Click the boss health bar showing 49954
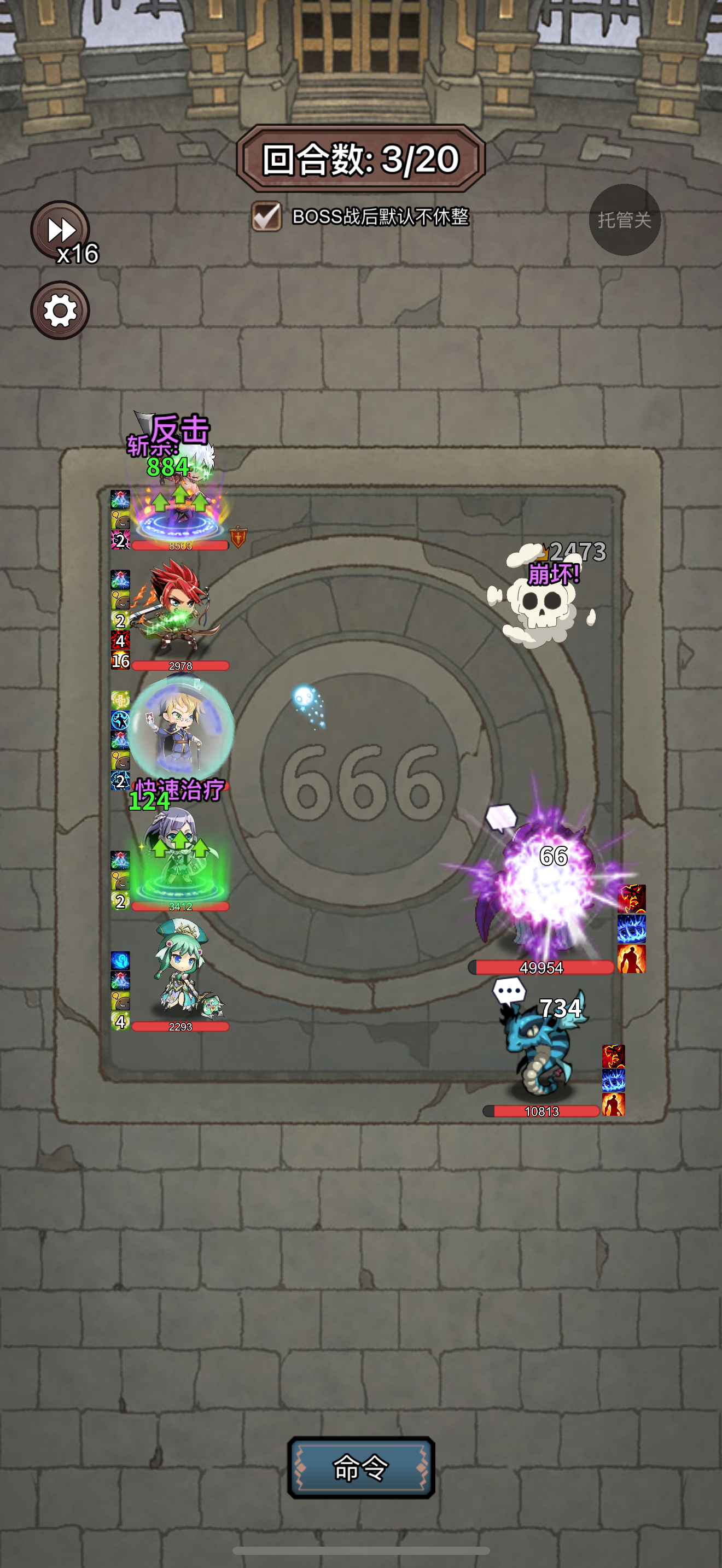The height and width of the screenshot is (1568, 722). pos(540,968)
